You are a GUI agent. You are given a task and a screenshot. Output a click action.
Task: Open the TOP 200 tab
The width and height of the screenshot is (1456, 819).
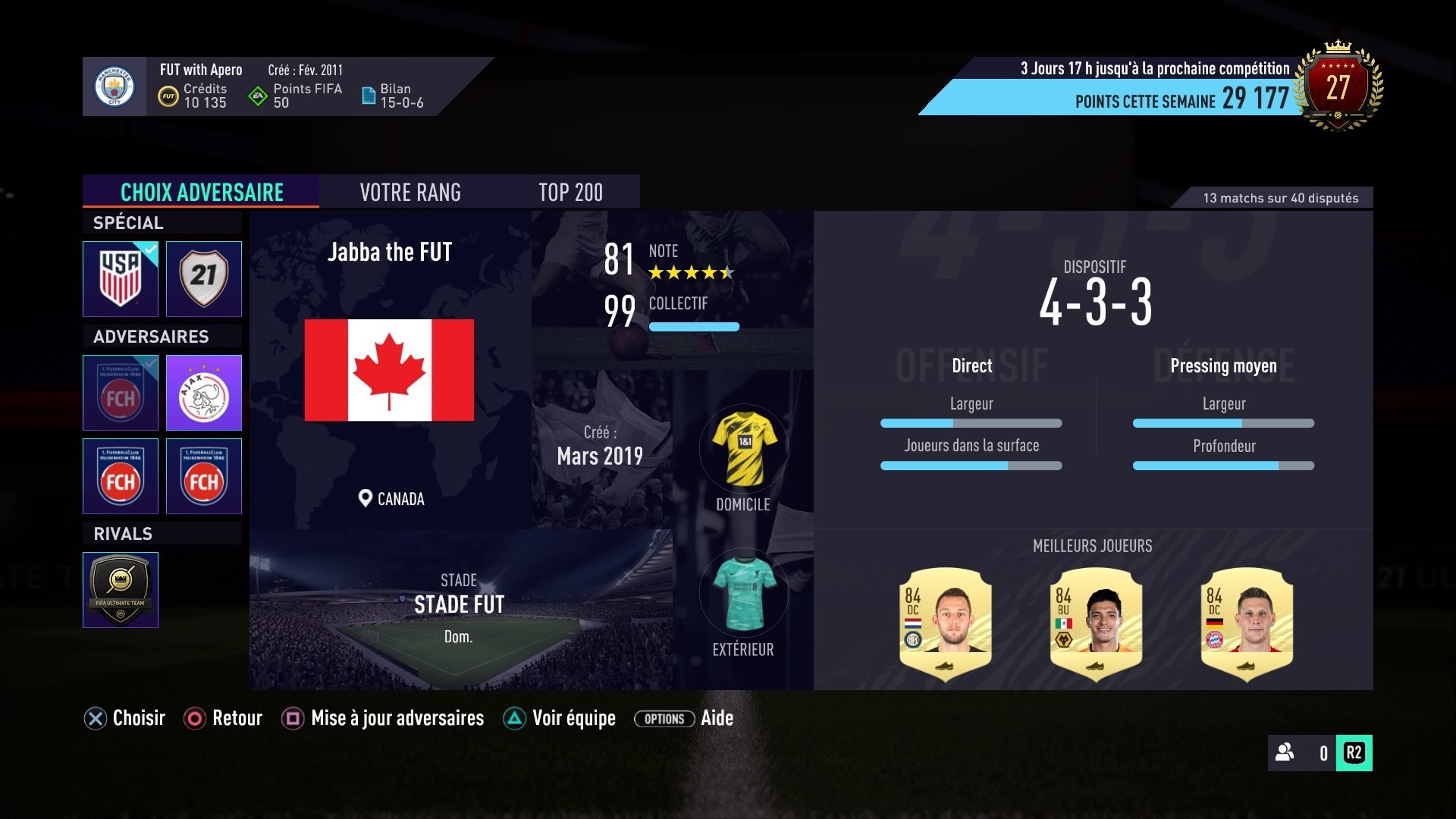570,192
